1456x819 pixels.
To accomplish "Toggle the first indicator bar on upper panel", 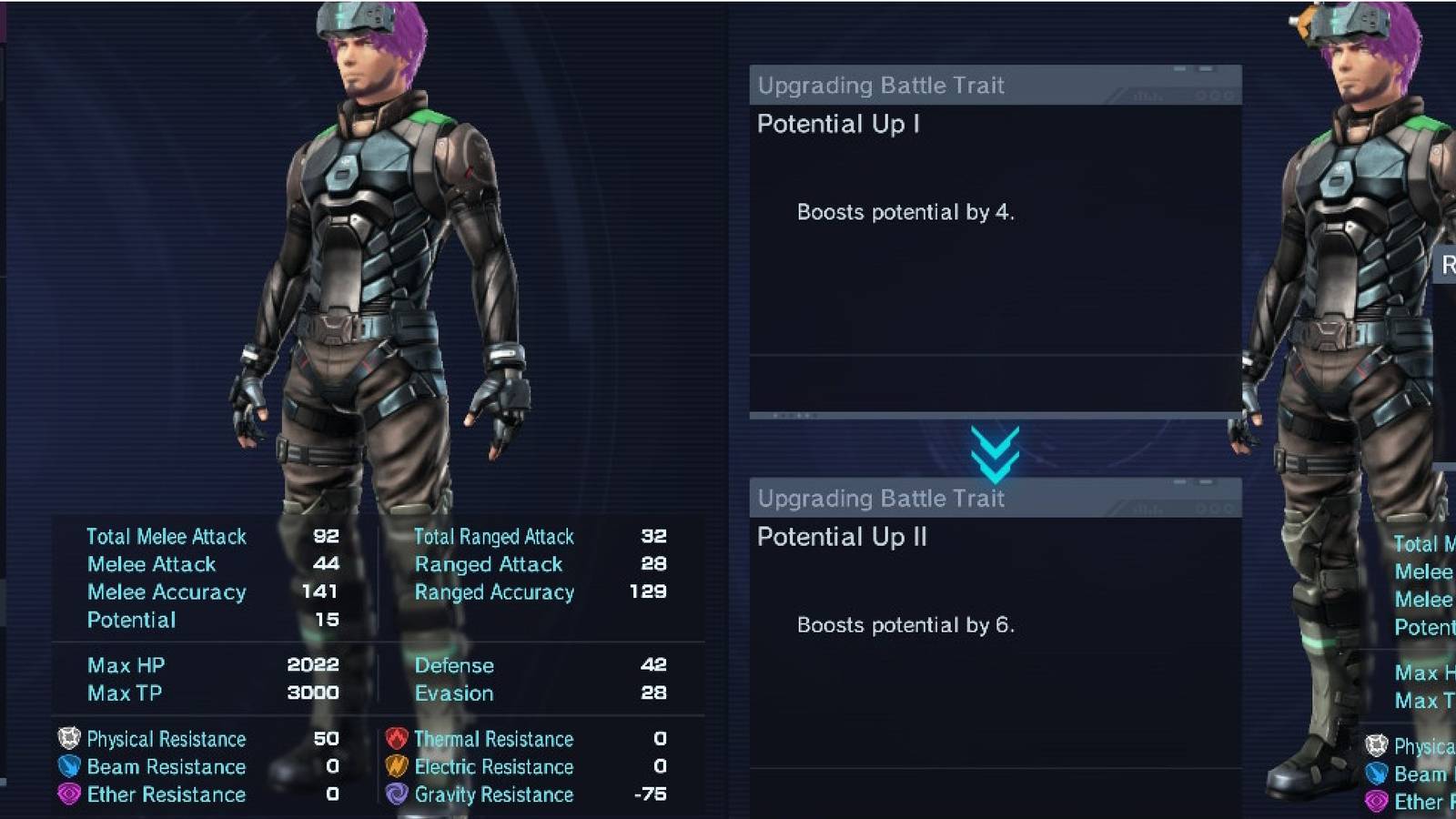I will click(1179, 68).
